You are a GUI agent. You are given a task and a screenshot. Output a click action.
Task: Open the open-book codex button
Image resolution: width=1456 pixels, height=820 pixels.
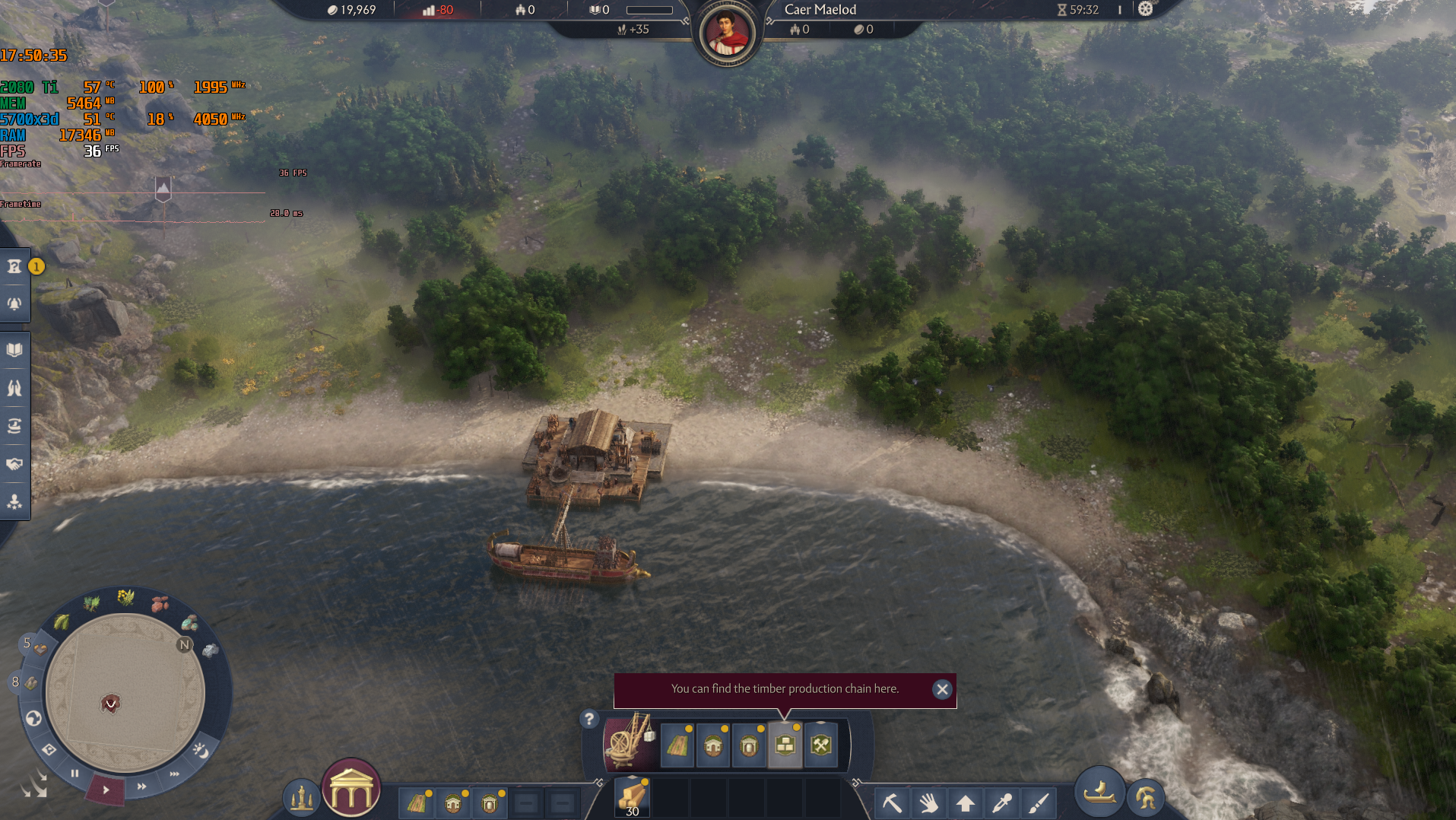pyautogui.click(x=14, y=350)
